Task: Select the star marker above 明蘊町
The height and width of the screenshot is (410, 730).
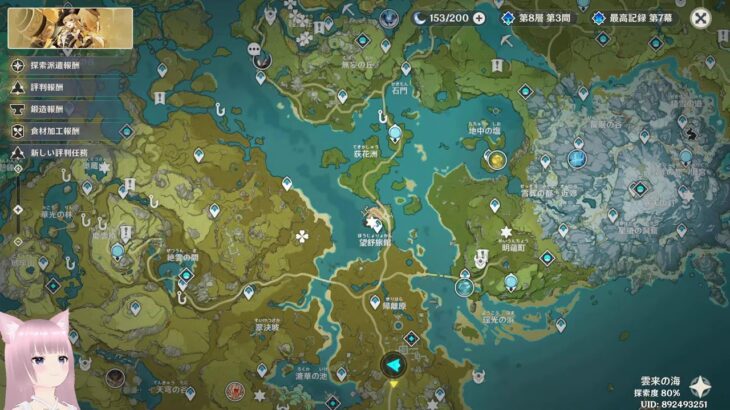Action: pos(506,230)
